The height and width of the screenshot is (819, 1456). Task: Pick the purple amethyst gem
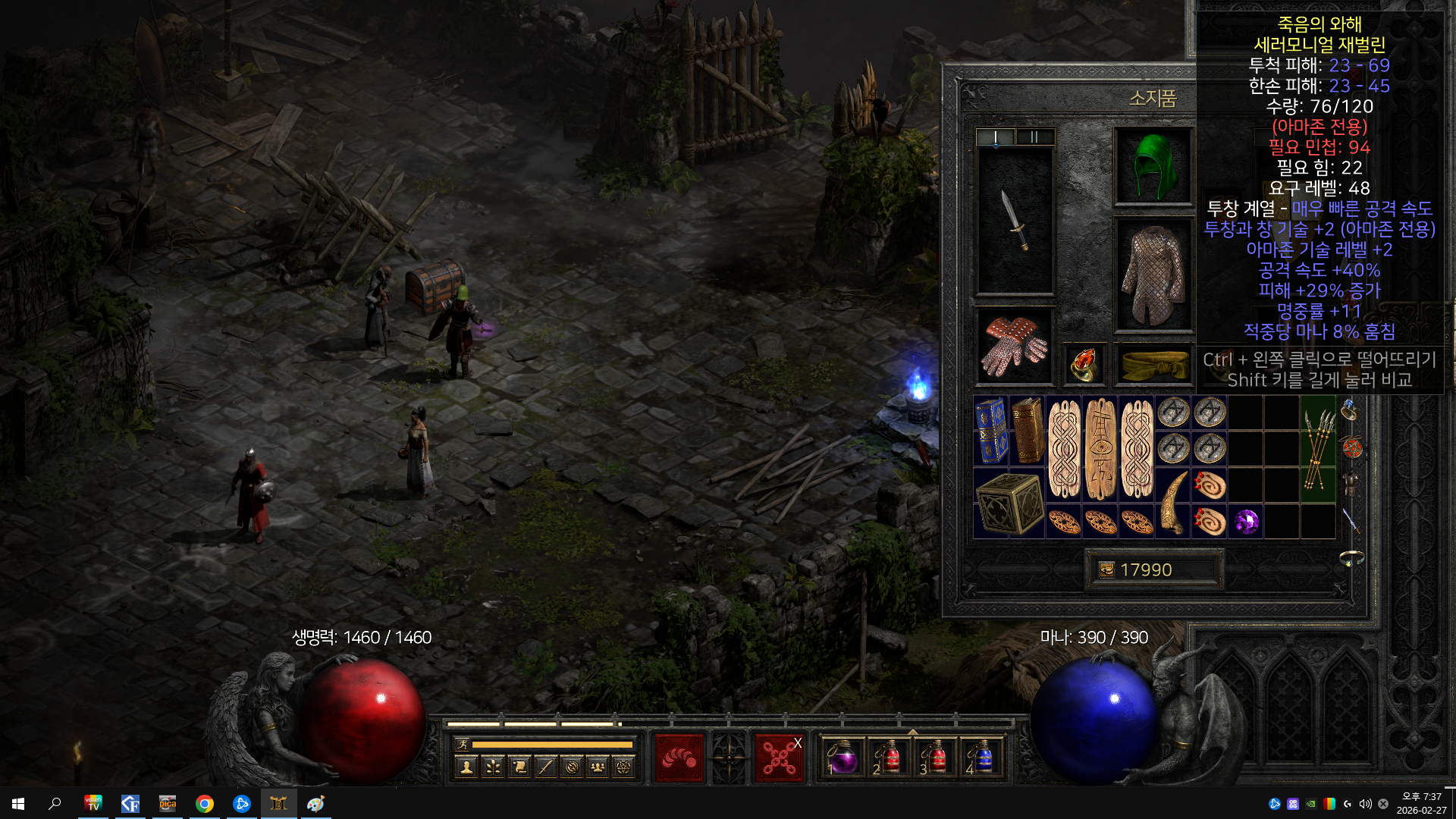[x=1246, y=522]
